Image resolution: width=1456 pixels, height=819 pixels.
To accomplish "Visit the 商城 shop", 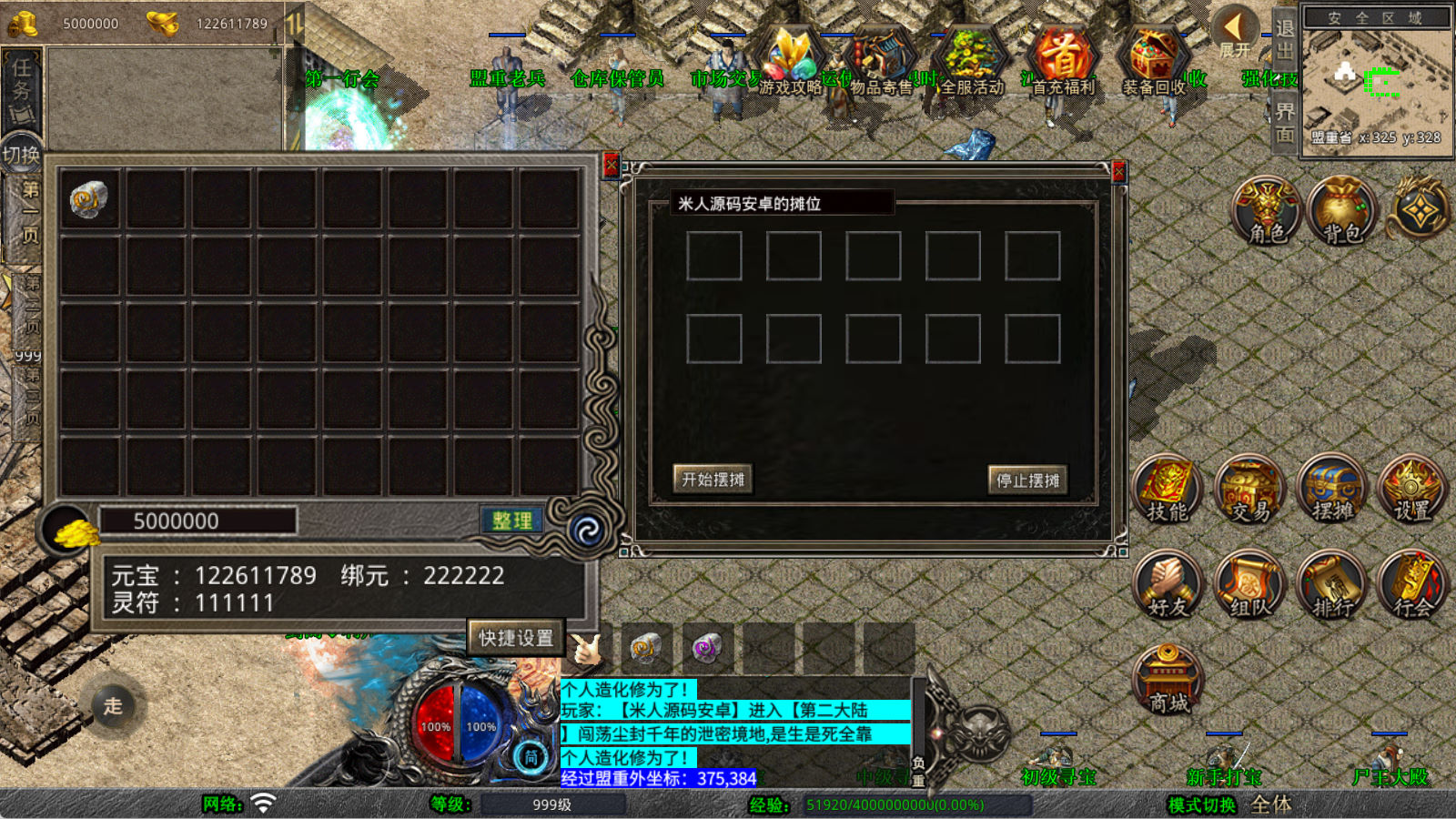I will pos(1168,679).
